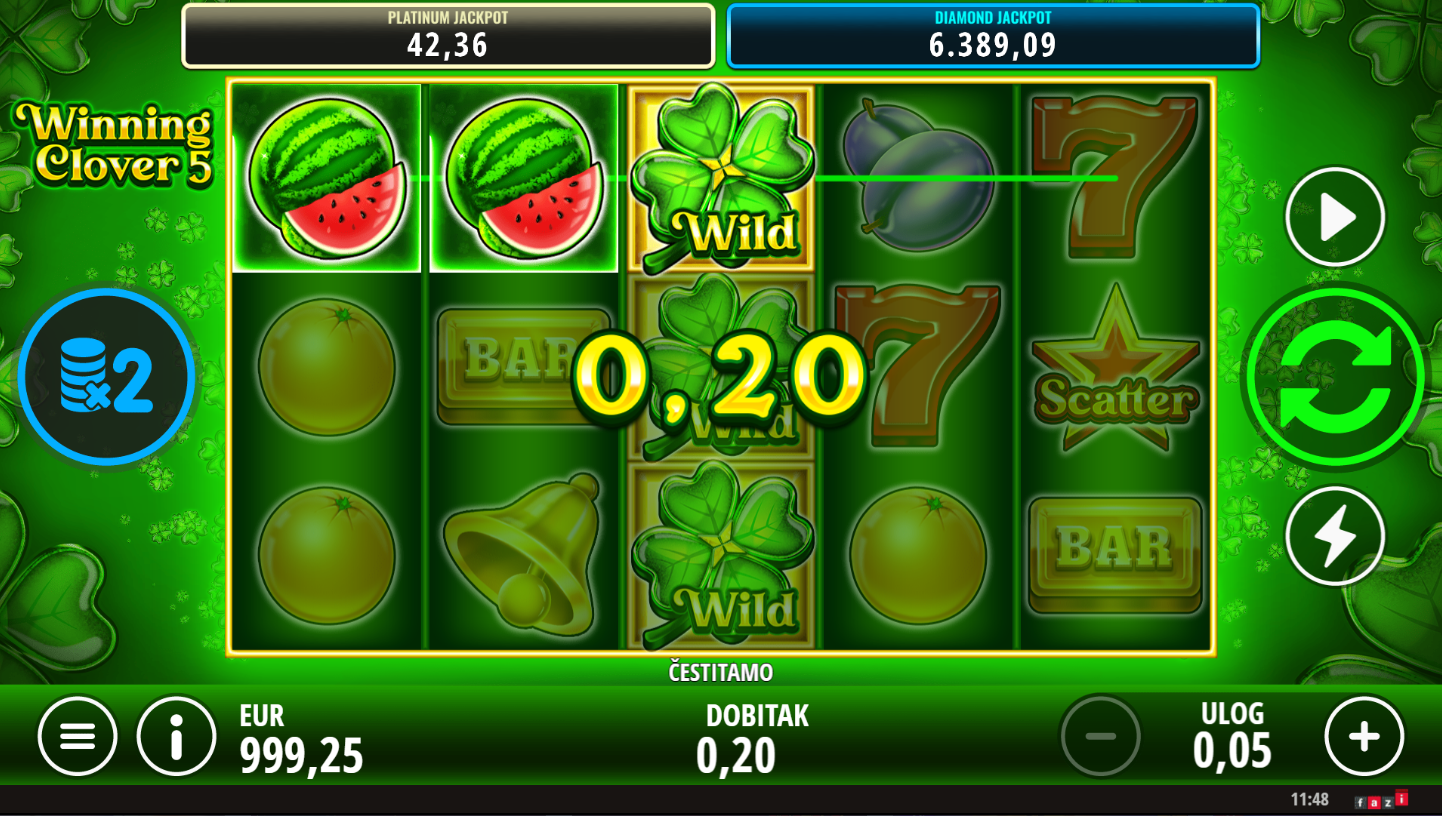Image resolution: width=1442 pixels, height=816 pixels.
Task: Activate turbo mode with the lightning bolt
Action: pyautogui.click(x=1334, y=536)
